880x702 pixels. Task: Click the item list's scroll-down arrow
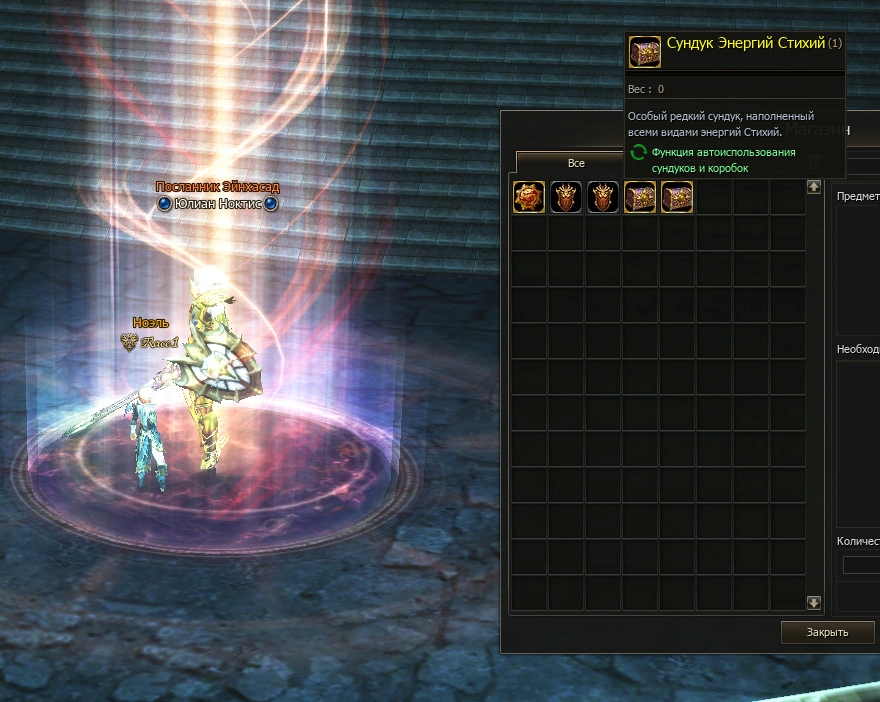(814, 602)
